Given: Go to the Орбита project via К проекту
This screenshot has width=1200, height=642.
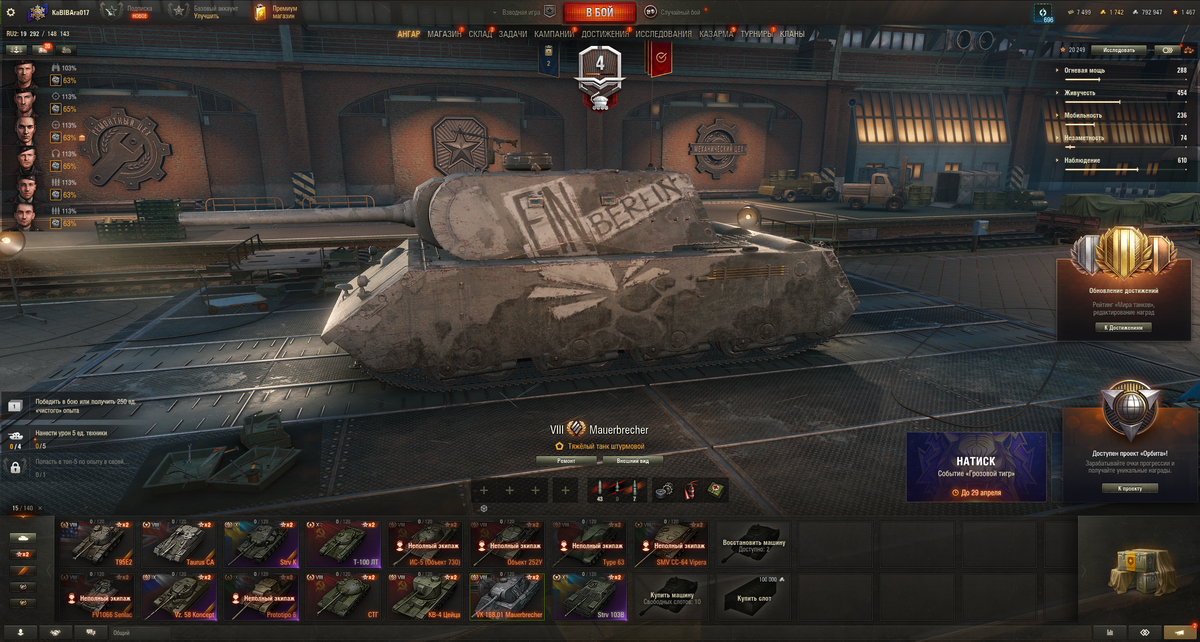Looking at the screenshot, I should (1130, 488).
